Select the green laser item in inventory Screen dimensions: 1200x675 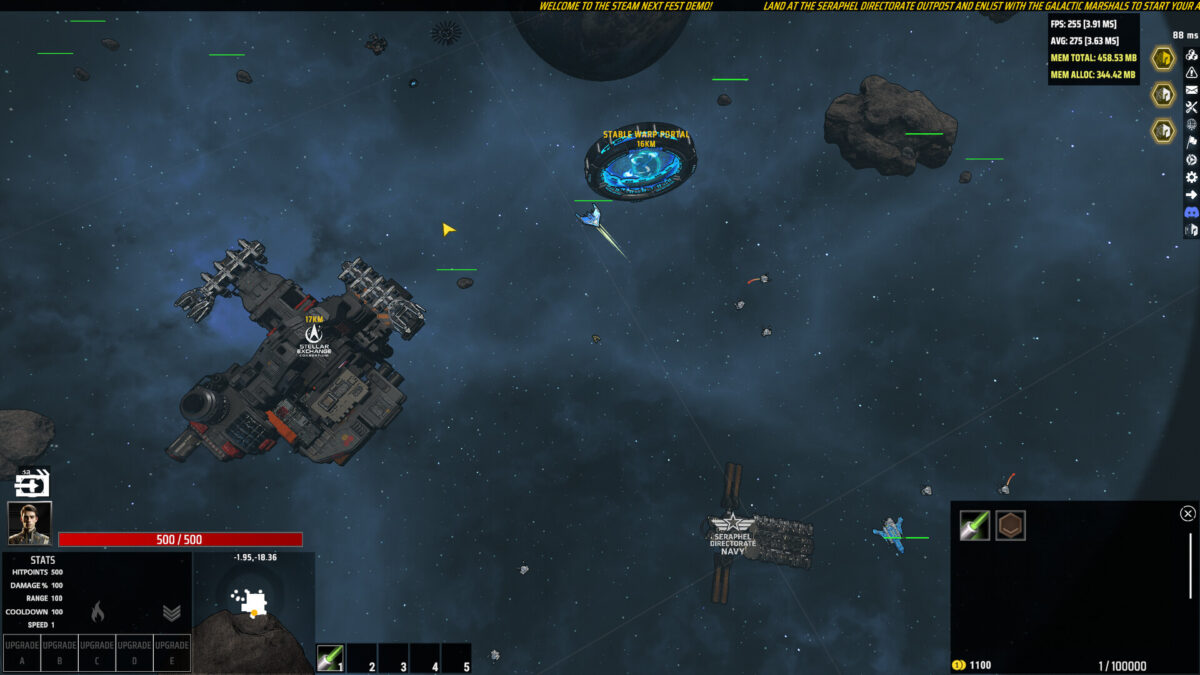[975, 526]
